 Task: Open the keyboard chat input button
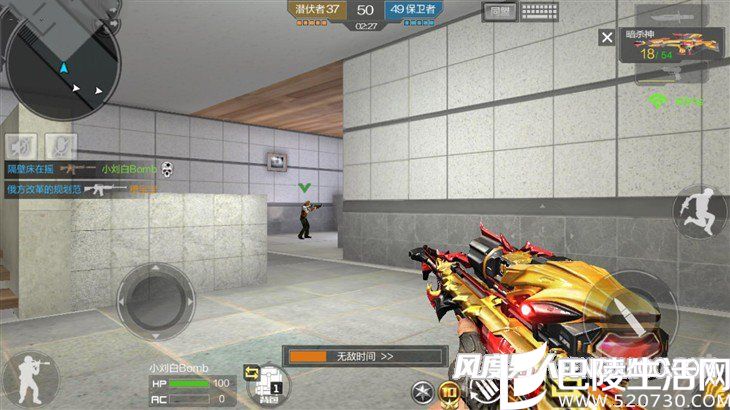[539, 12]
